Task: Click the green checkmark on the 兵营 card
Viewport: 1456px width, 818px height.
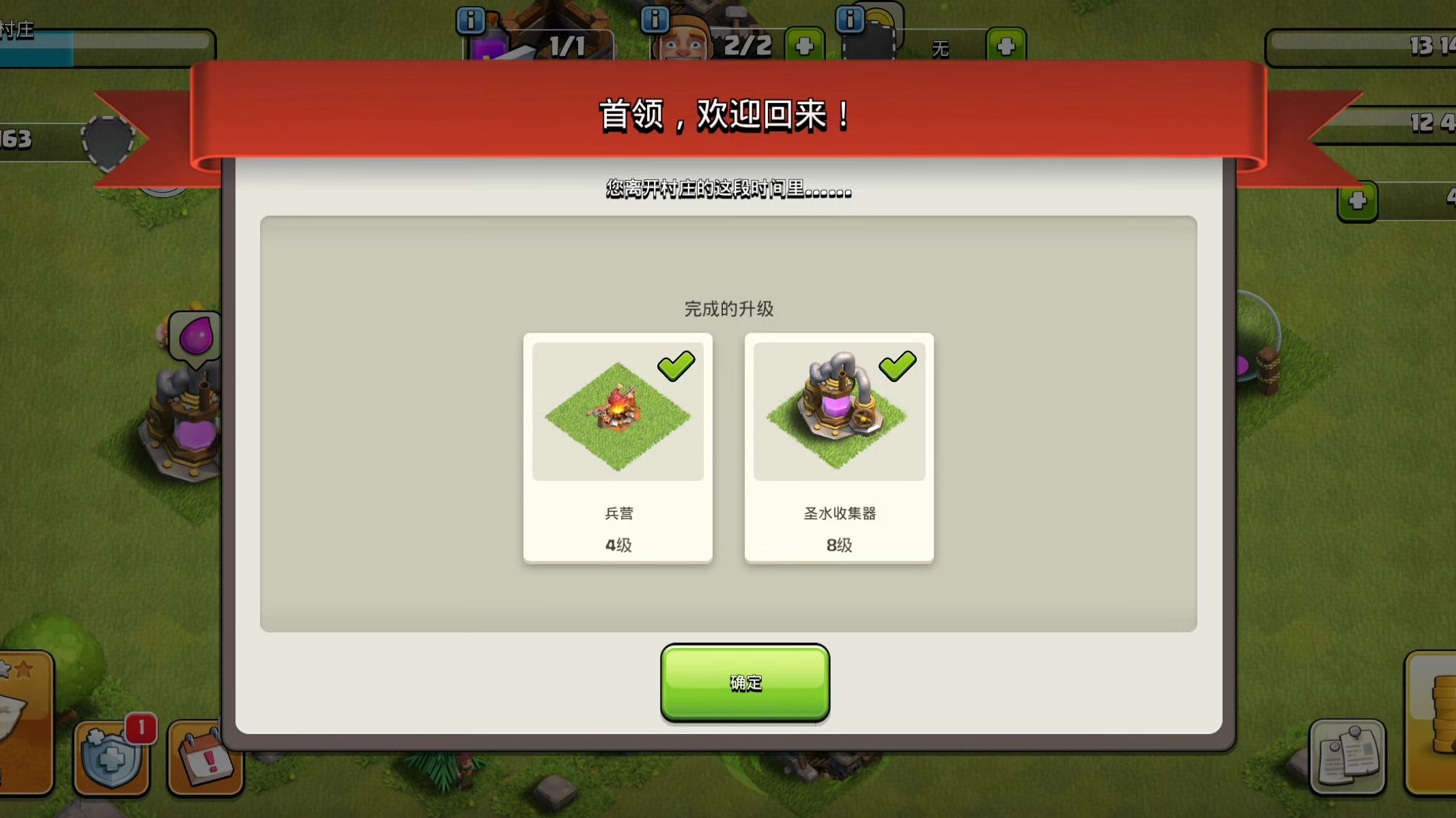Action: [676, 366]
